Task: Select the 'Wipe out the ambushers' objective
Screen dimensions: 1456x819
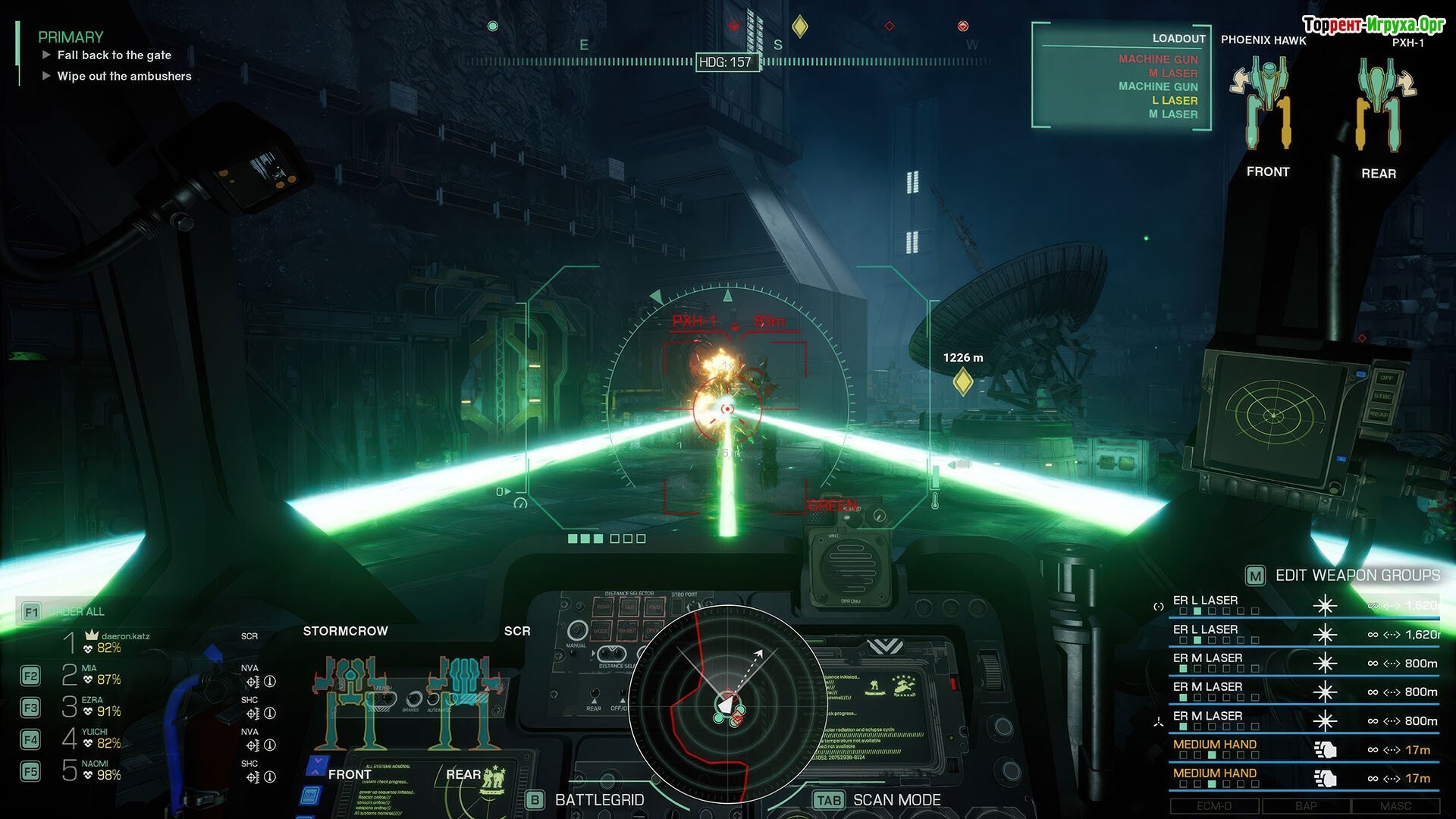Action: 124,77
